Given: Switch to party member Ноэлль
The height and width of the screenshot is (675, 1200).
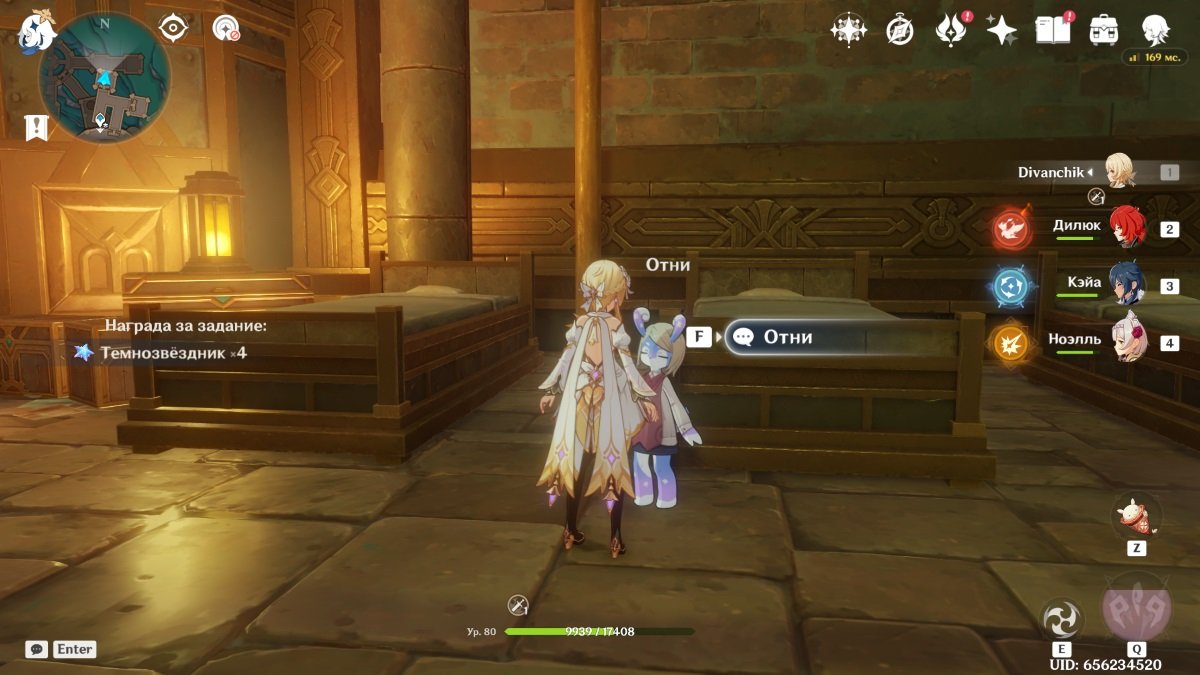Looking at the screenshot, I should (x=1127, y=342).
